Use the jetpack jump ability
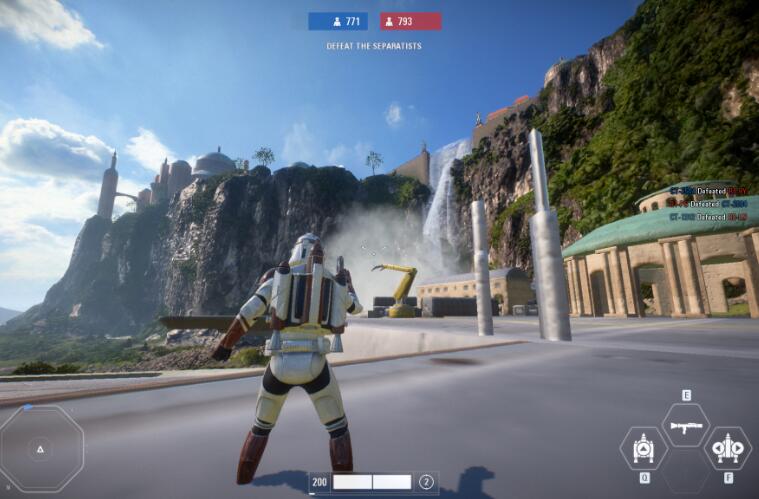The width and height of the screenshot is (759, 499). click(x=644, y=448)
